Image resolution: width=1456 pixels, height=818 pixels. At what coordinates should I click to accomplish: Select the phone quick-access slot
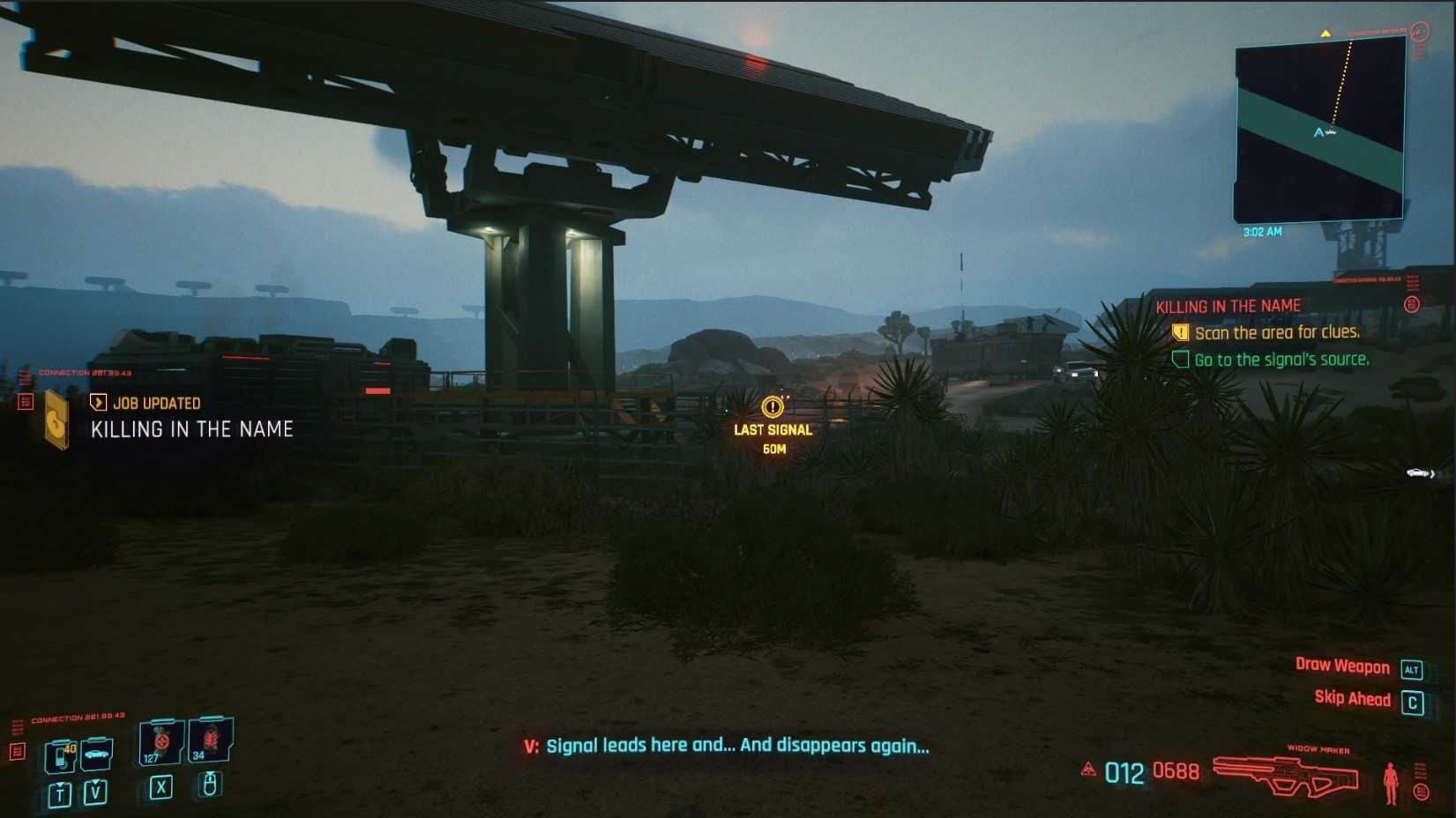point(60,755)
